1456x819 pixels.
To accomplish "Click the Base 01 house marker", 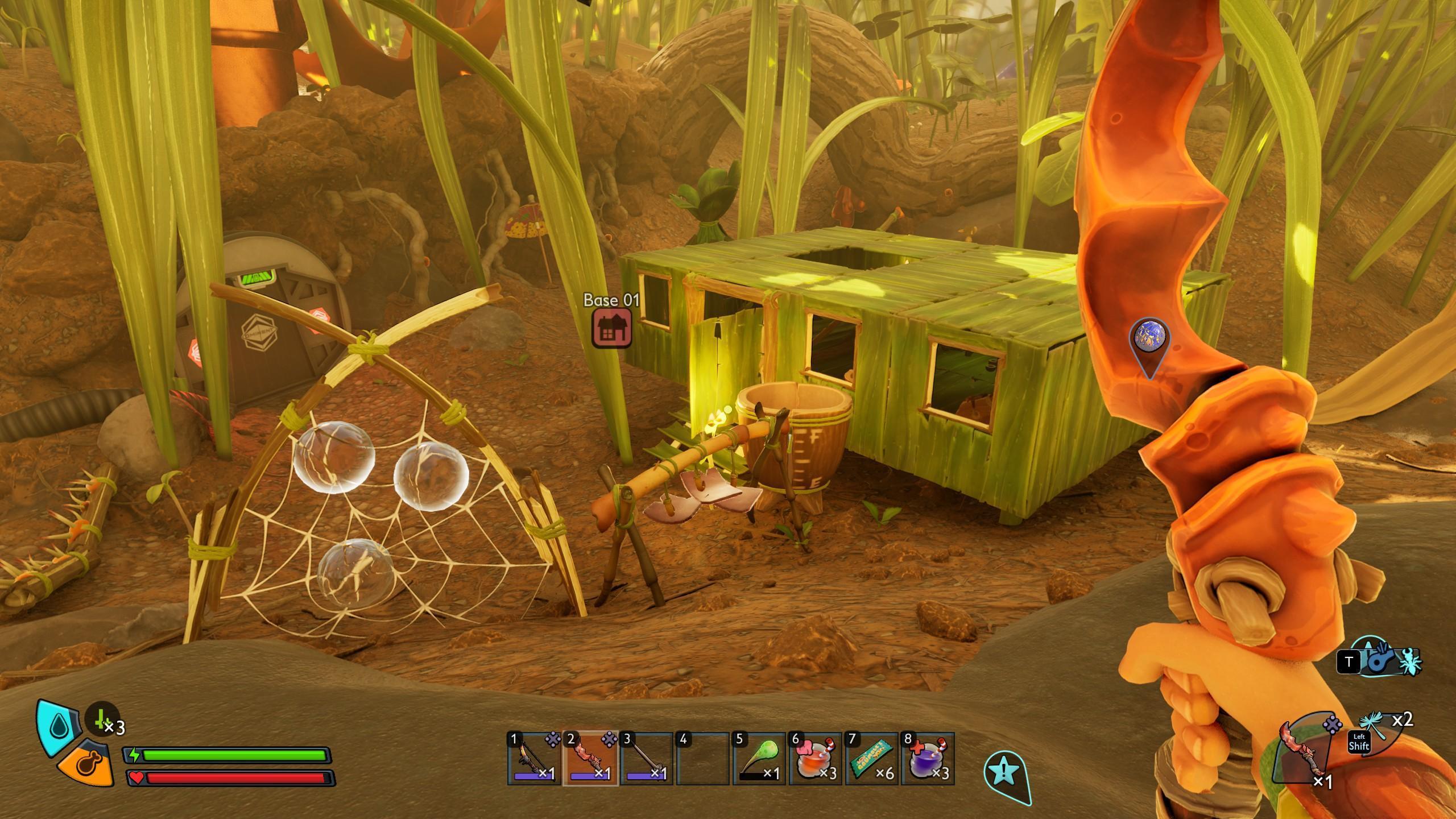I will point(611,328).
